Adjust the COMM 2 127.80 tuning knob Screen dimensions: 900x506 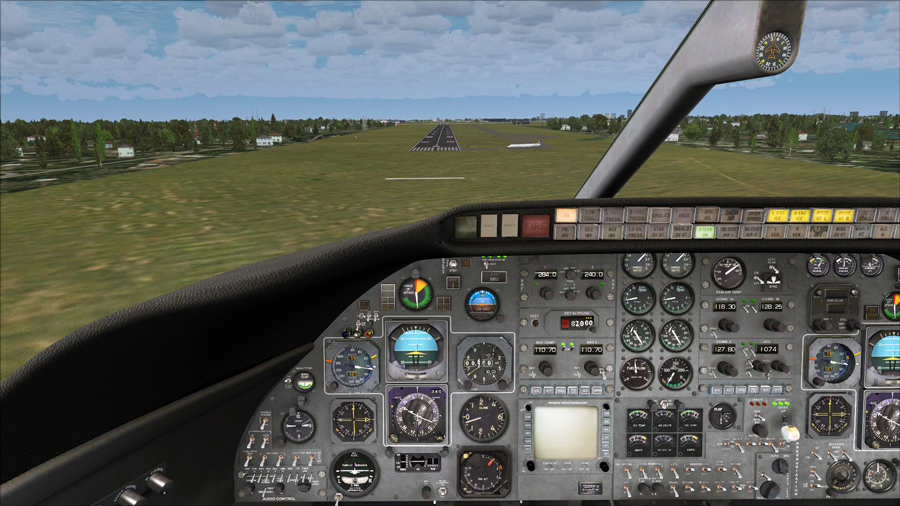[728, 367]
